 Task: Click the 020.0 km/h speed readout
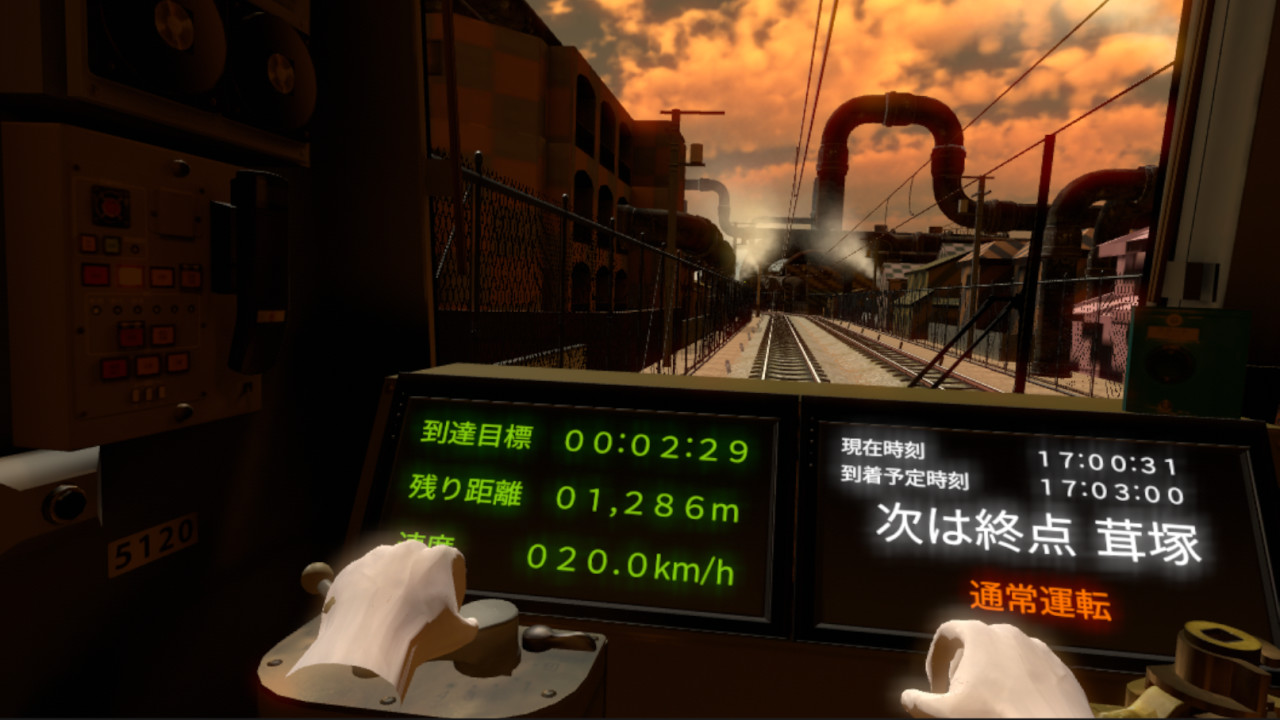pos(630,563)
